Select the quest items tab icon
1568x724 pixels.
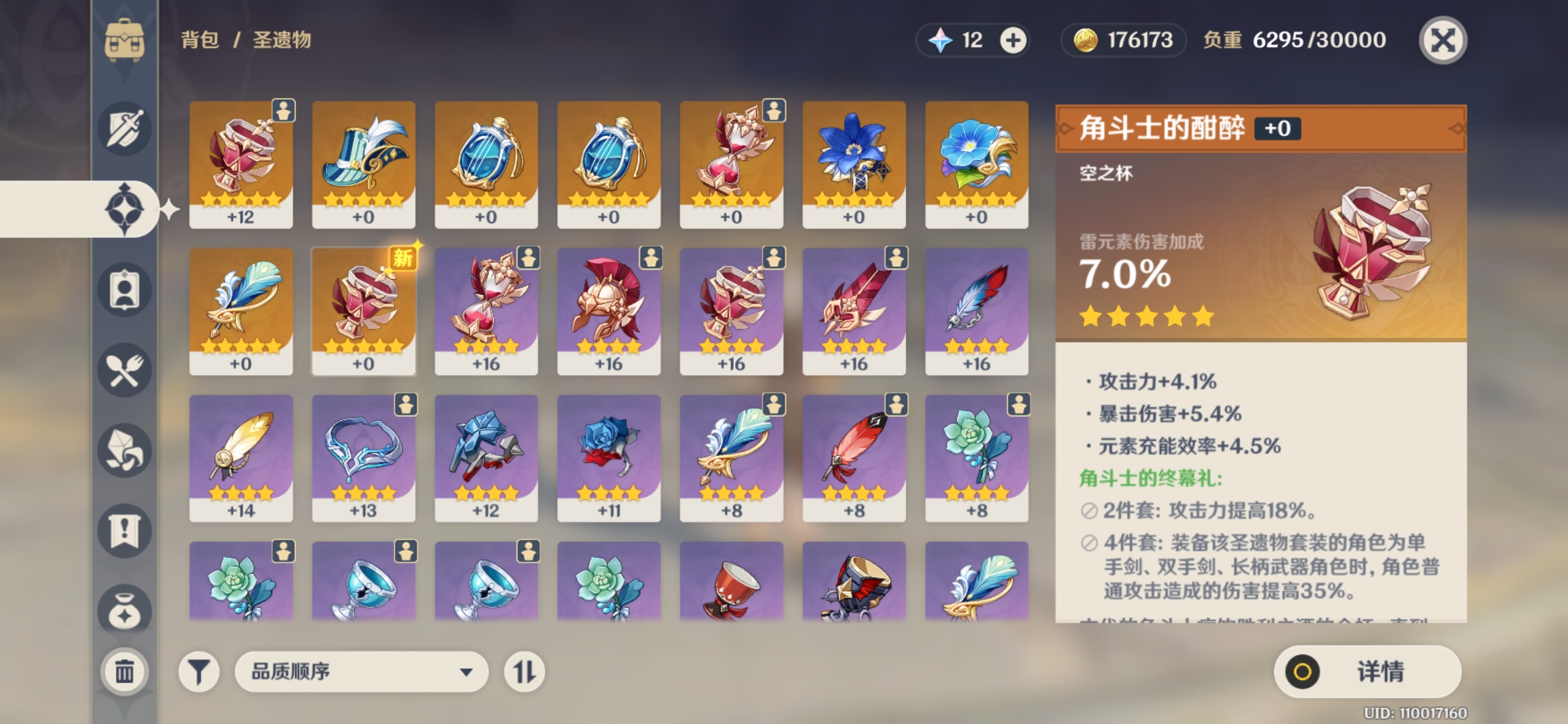pyautogui.click(x=124, y=530)
